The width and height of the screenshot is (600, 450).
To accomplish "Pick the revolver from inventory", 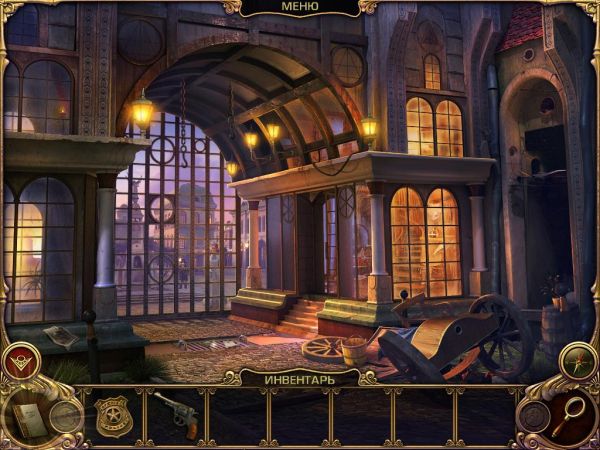I will click(x=174, y=412).
